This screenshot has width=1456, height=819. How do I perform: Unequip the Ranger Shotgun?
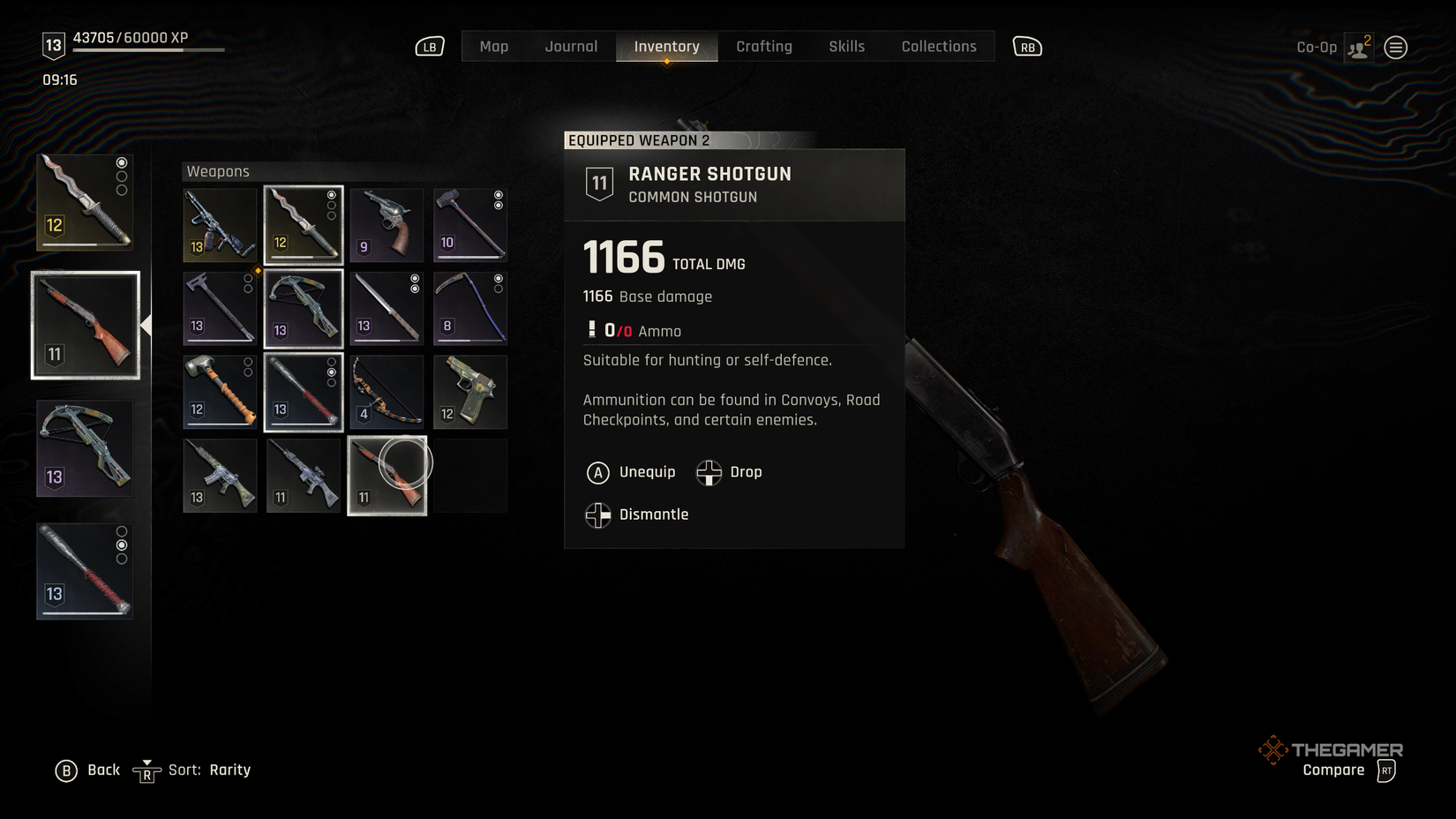pos(632,472)
